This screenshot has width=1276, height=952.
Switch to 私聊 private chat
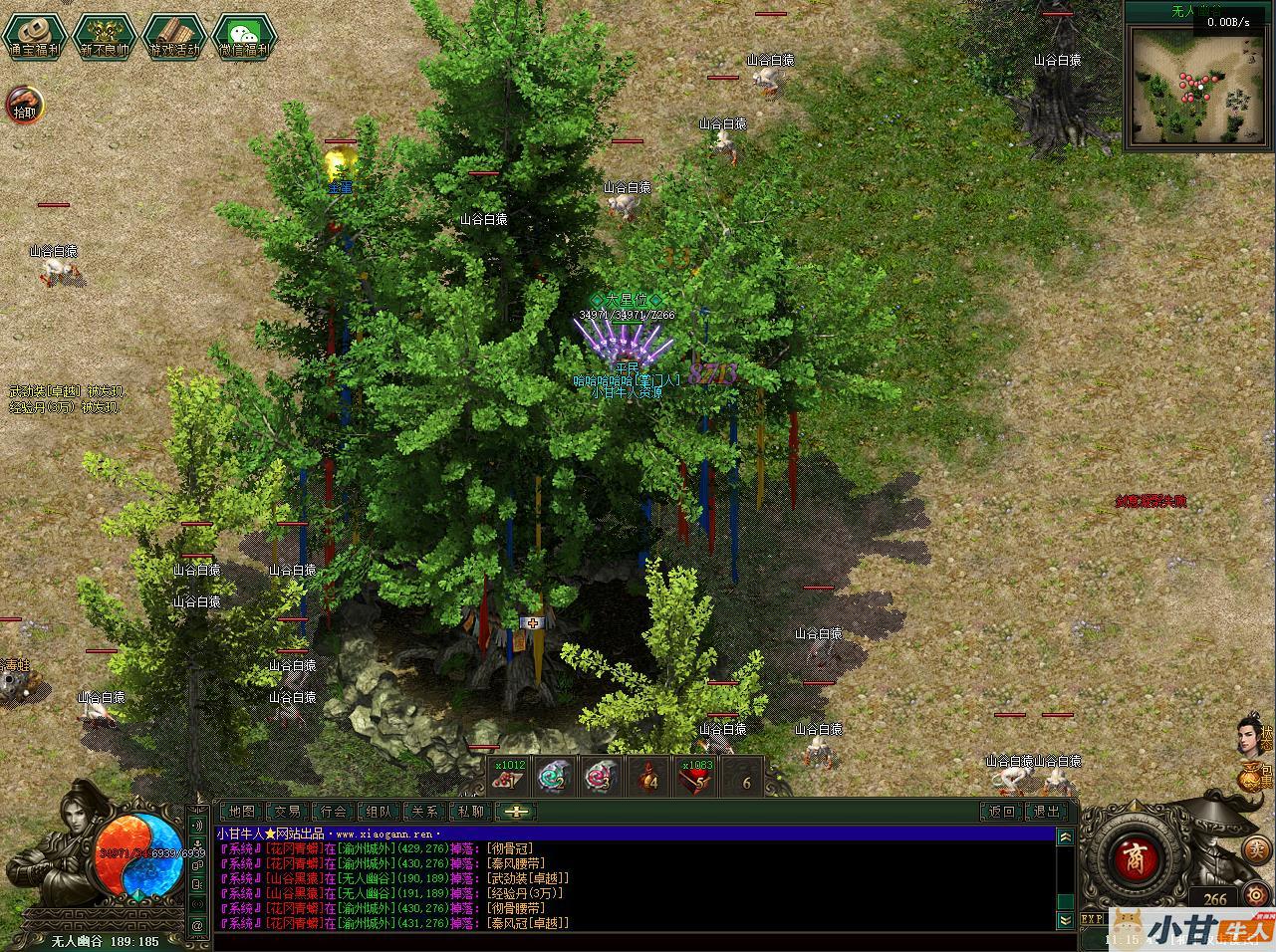coord(471,812)
